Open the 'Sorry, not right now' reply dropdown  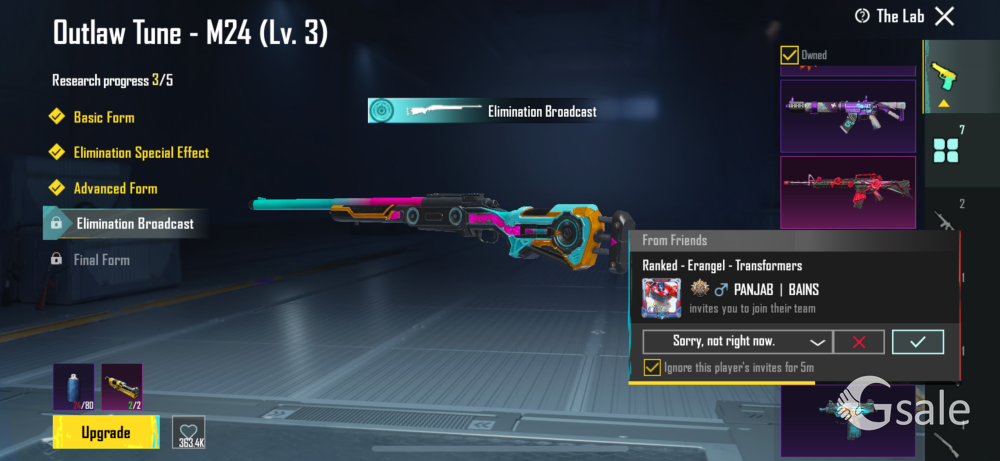click(x=735, y=342)
